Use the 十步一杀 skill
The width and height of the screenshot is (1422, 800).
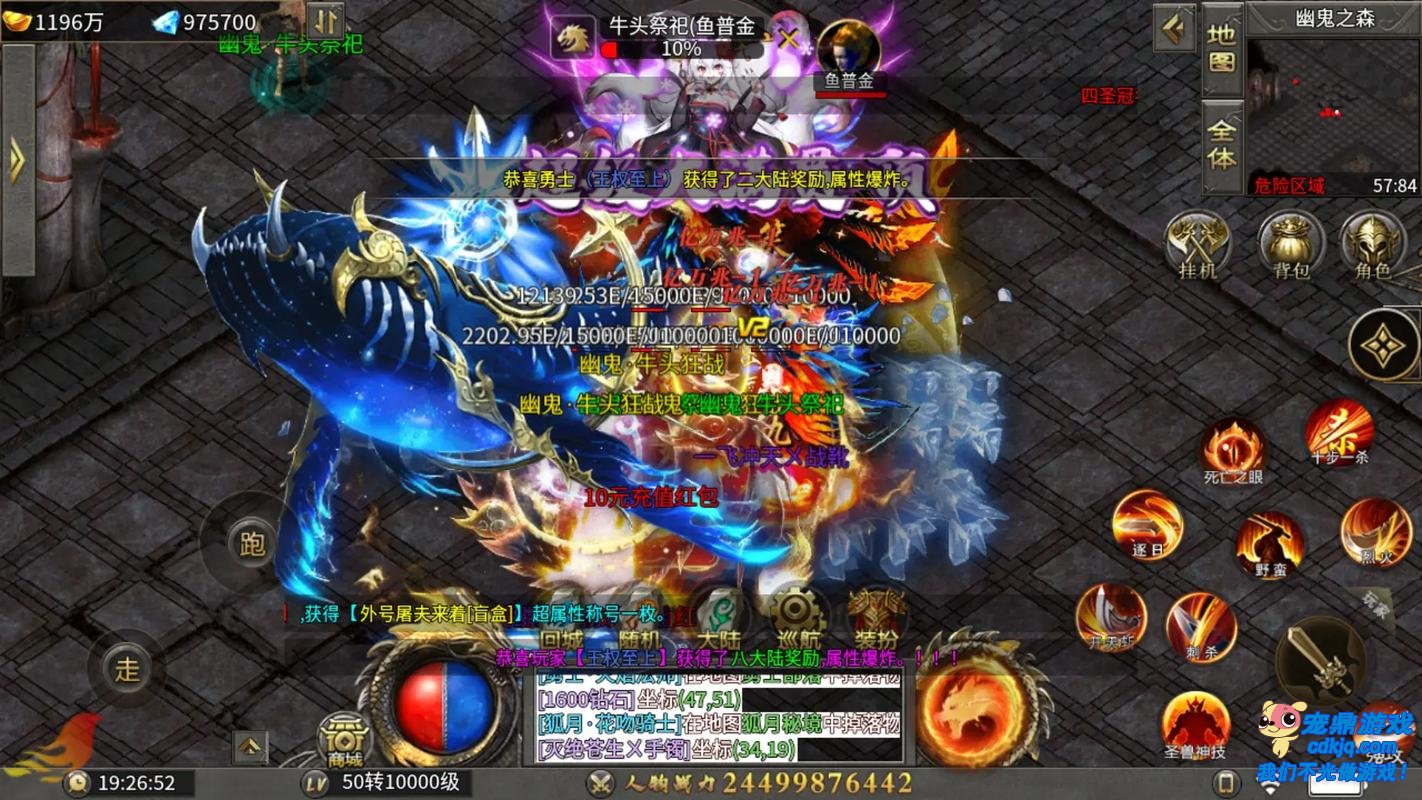click(1339, 428)
